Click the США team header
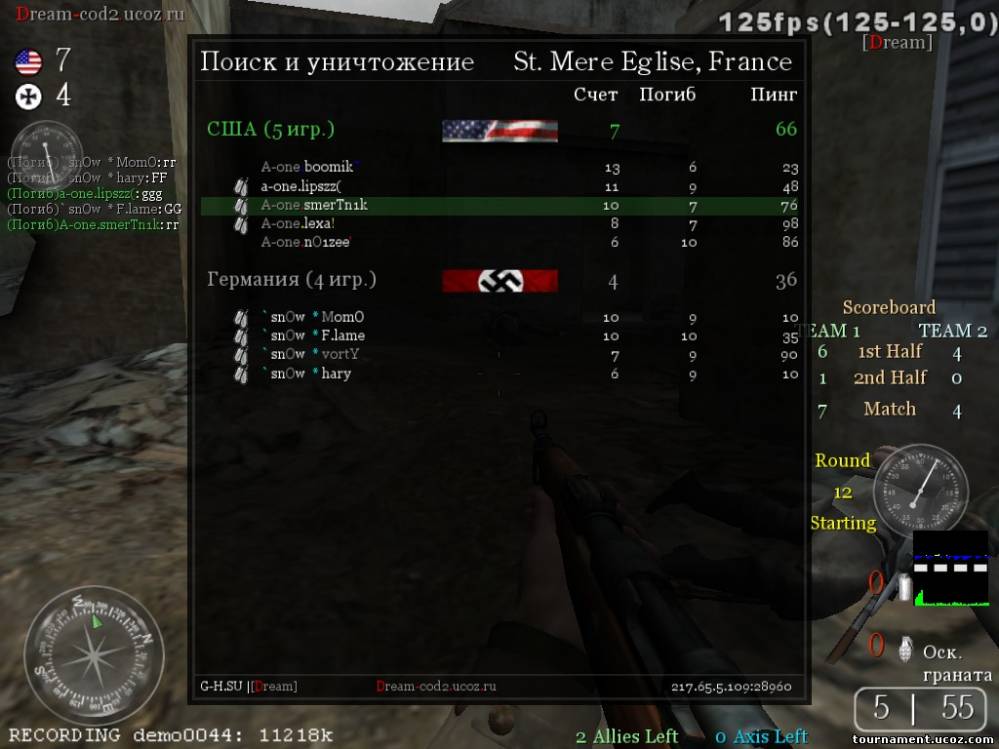 (x=270, y=129)
